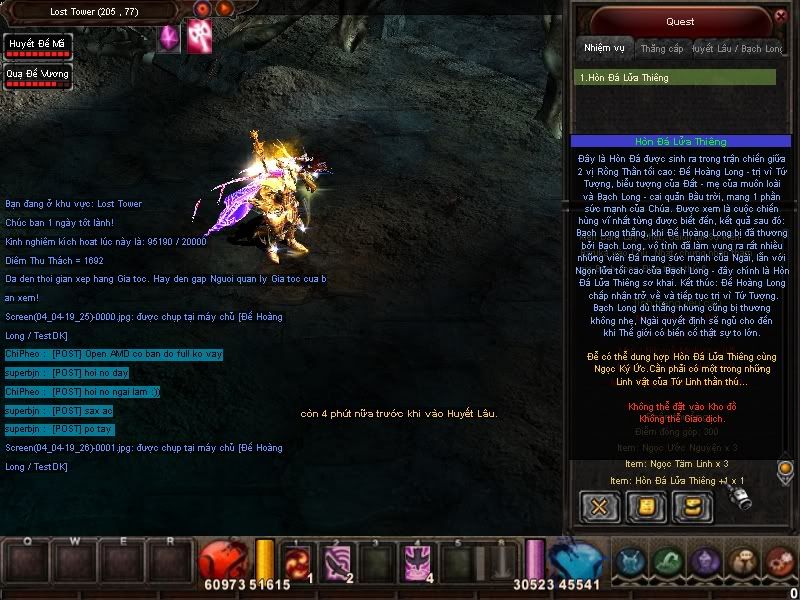Viewport: 800px width, 600px height.
Task: Open the green round menu icon
Action: click(x=668, y=562)
